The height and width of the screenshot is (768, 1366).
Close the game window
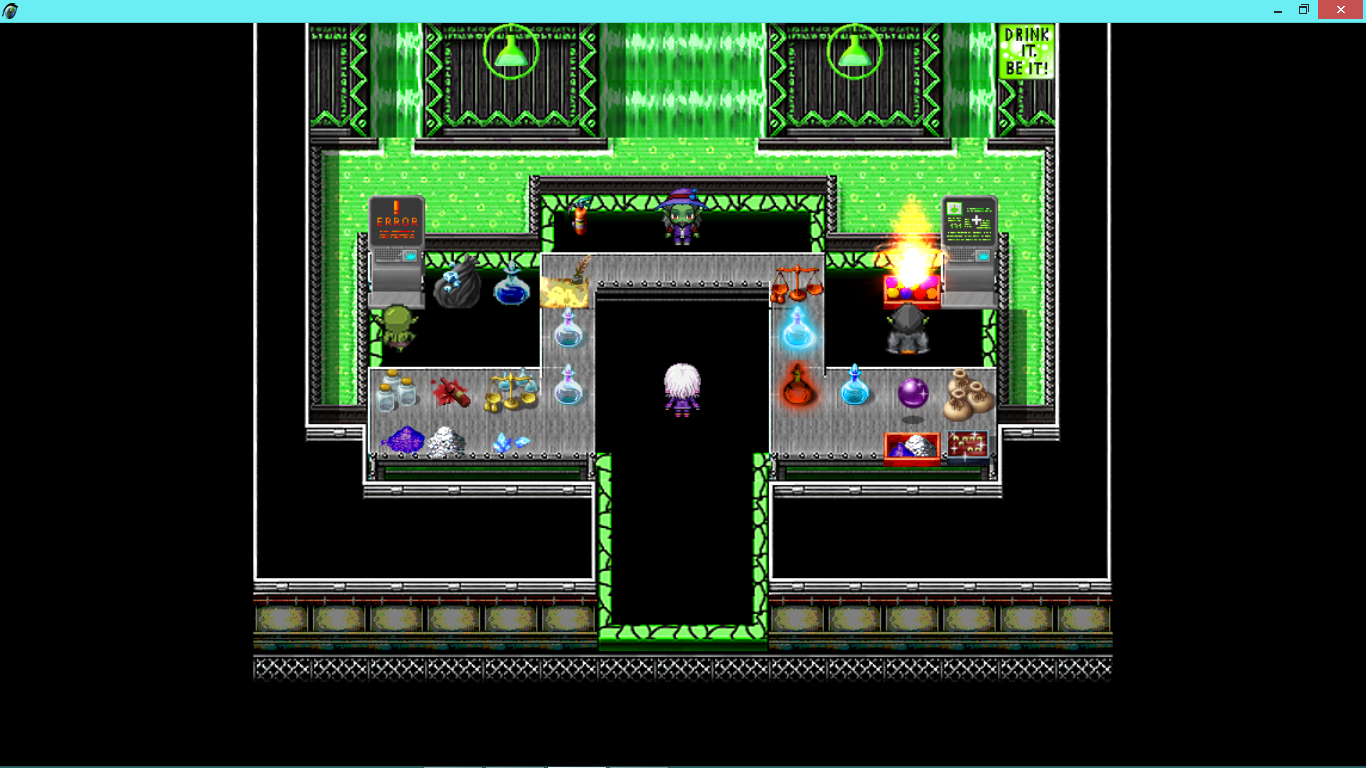click(1341, 10)
